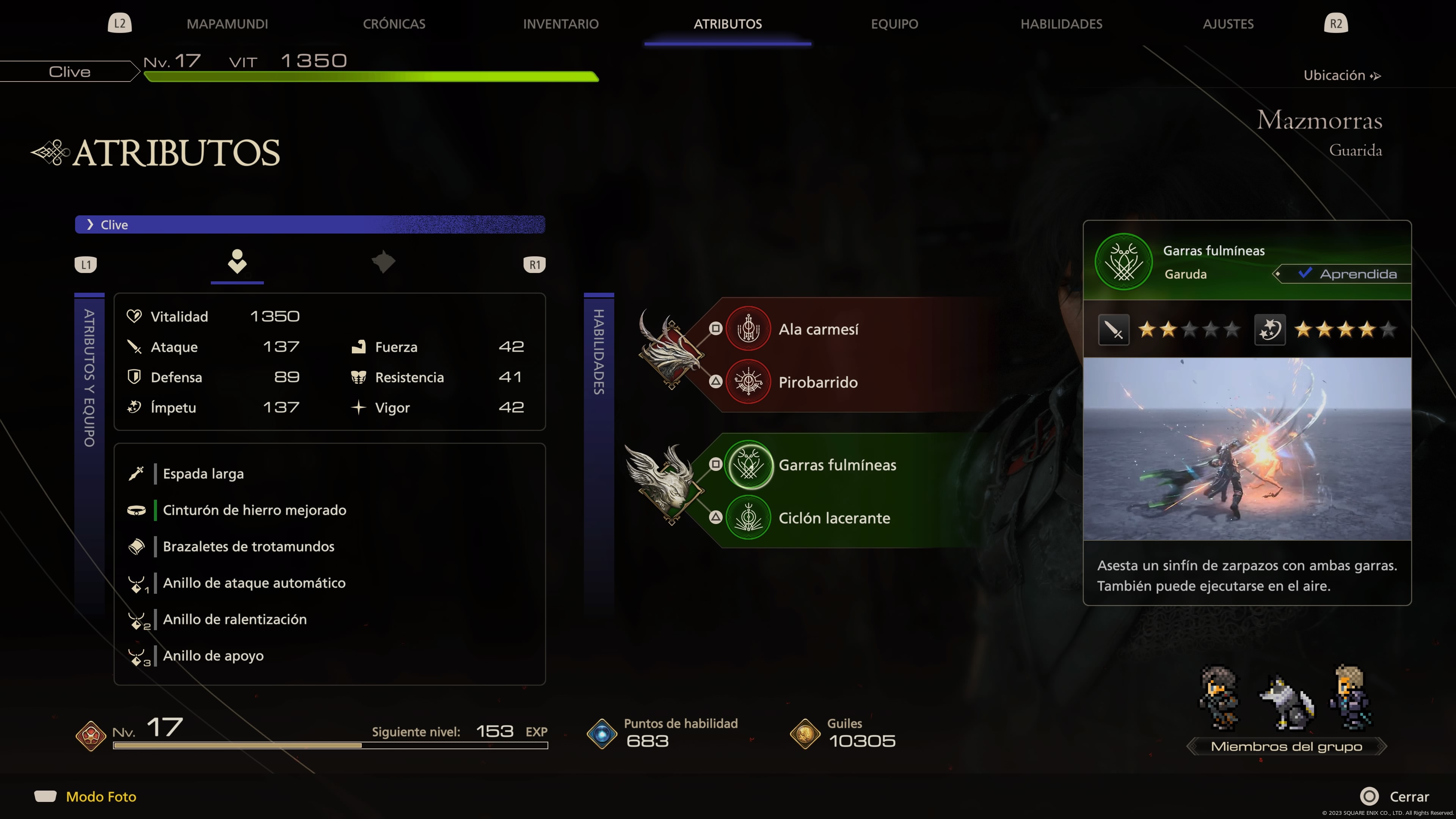This screenshot has width=1456, height=819.
Task: Select the Espada larga weapon row
Action: (x=204, y=474)
